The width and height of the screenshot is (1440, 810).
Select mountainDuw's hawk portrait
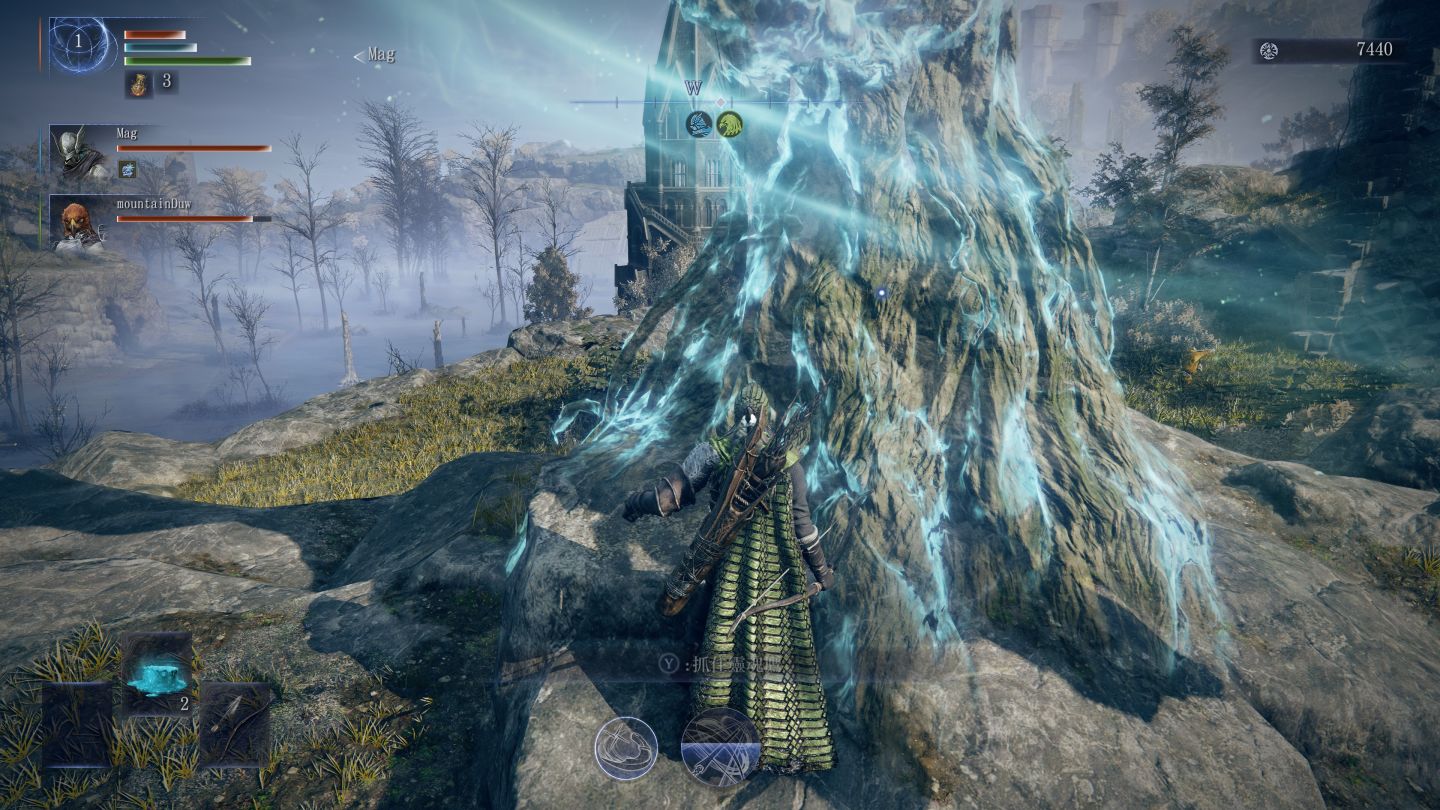[80, 223]
